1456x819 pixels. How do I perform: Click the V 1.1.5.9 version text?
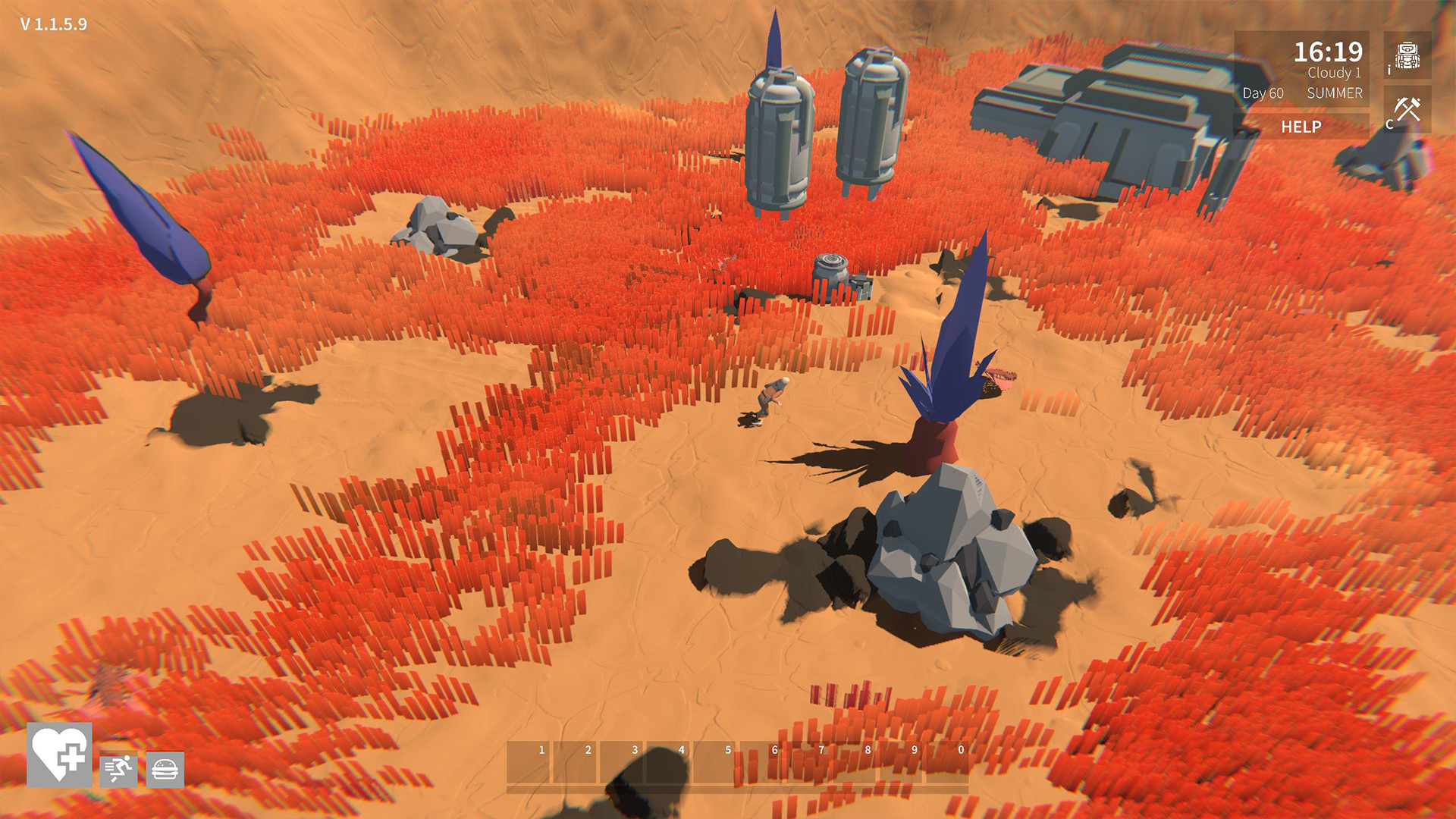click(x=53, y=25)
